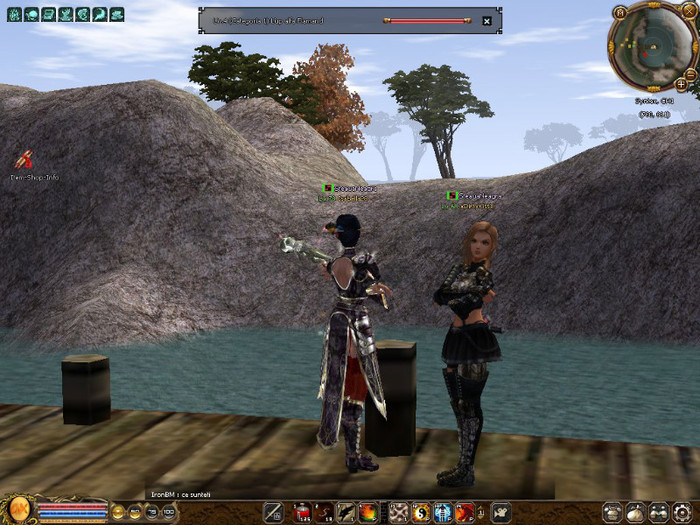Close the target info bar
Image resolution: width=700 pixels, height=525 pixels.
click(486, 20)
